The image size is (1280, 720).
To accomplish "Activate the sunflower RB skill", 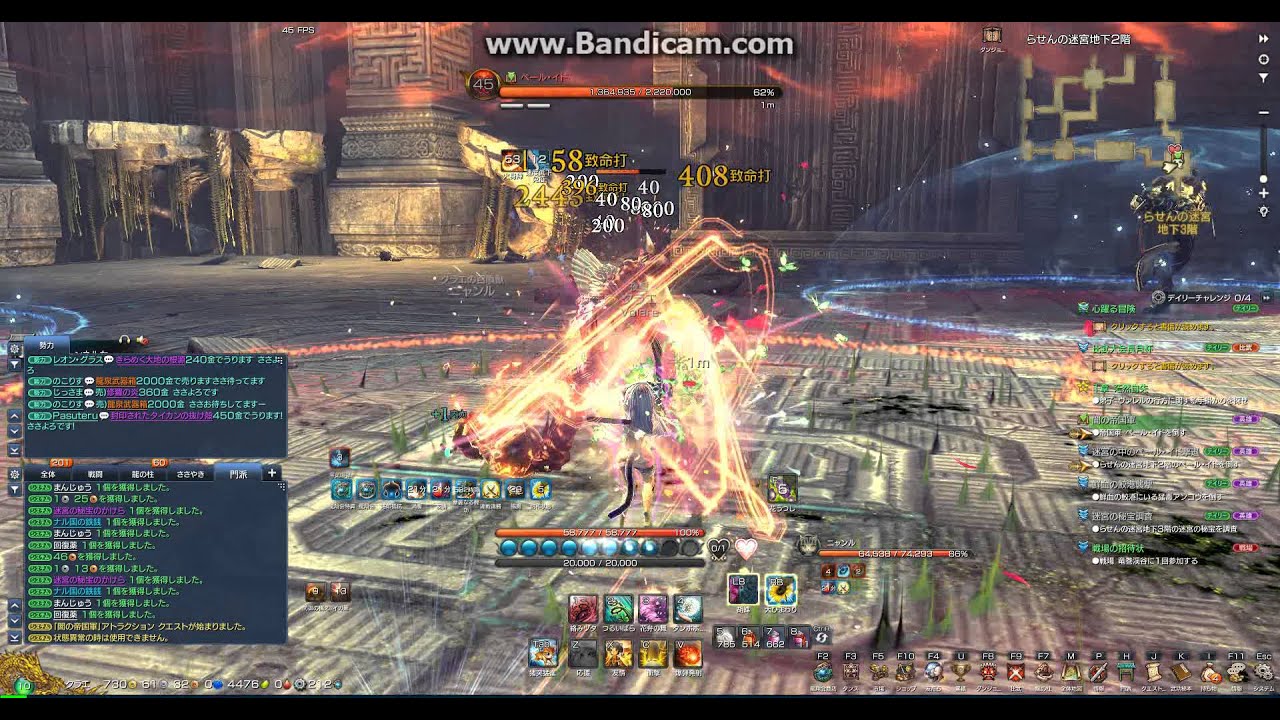I will [778, 590].
